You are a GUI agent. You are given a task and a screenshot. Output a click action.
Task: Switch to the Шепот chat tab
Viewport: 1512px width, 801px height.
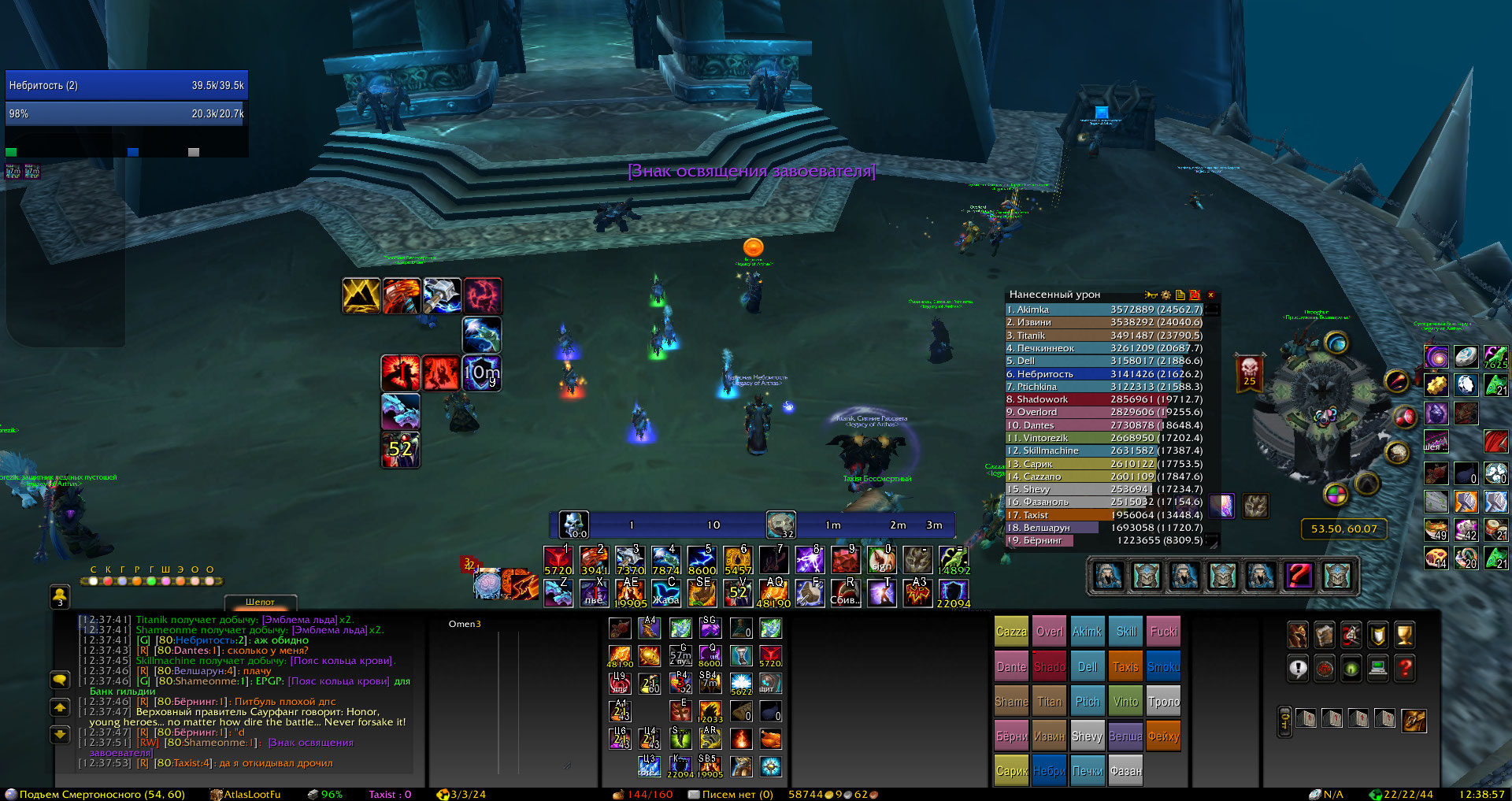(x=260, y=603)
